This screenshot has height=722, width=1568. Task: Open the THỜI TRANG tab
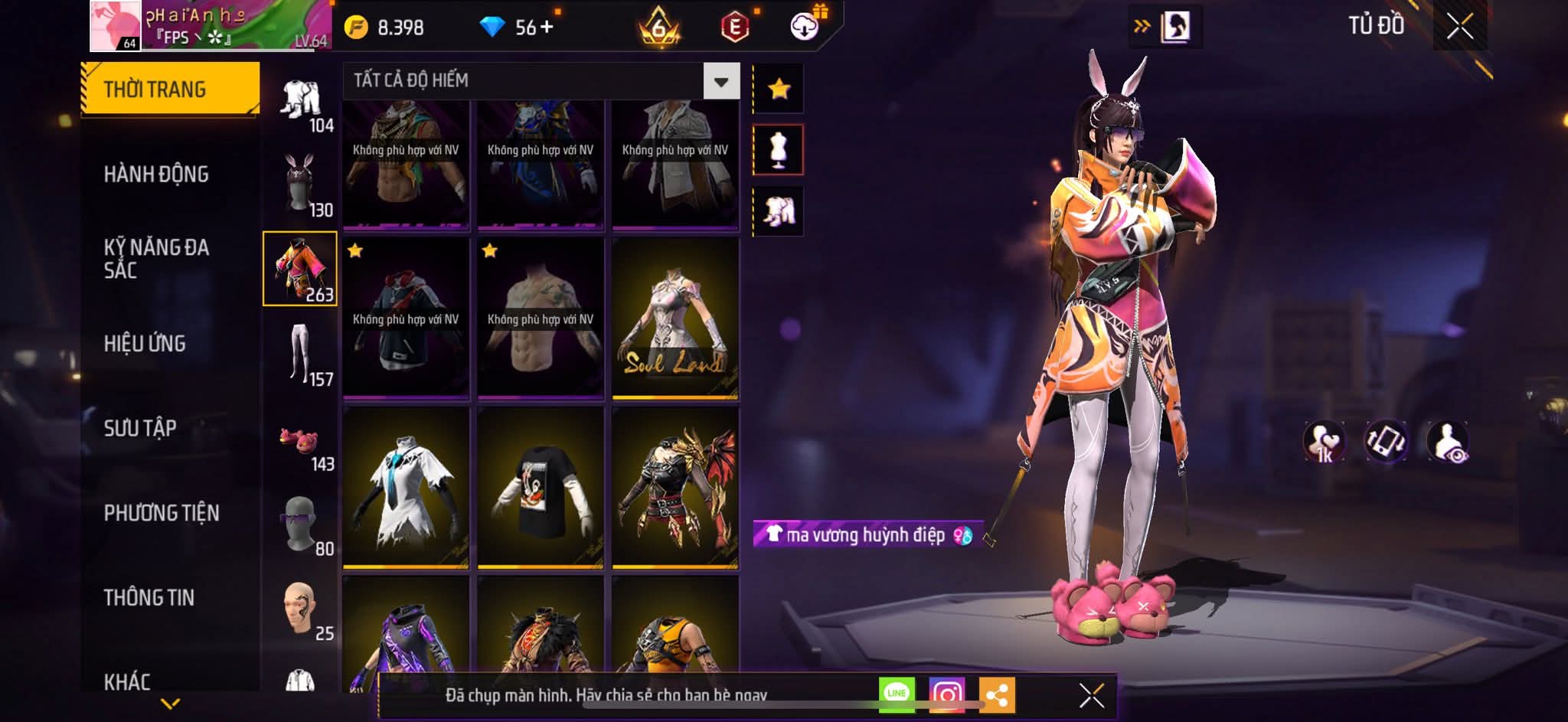coord(169,90)
